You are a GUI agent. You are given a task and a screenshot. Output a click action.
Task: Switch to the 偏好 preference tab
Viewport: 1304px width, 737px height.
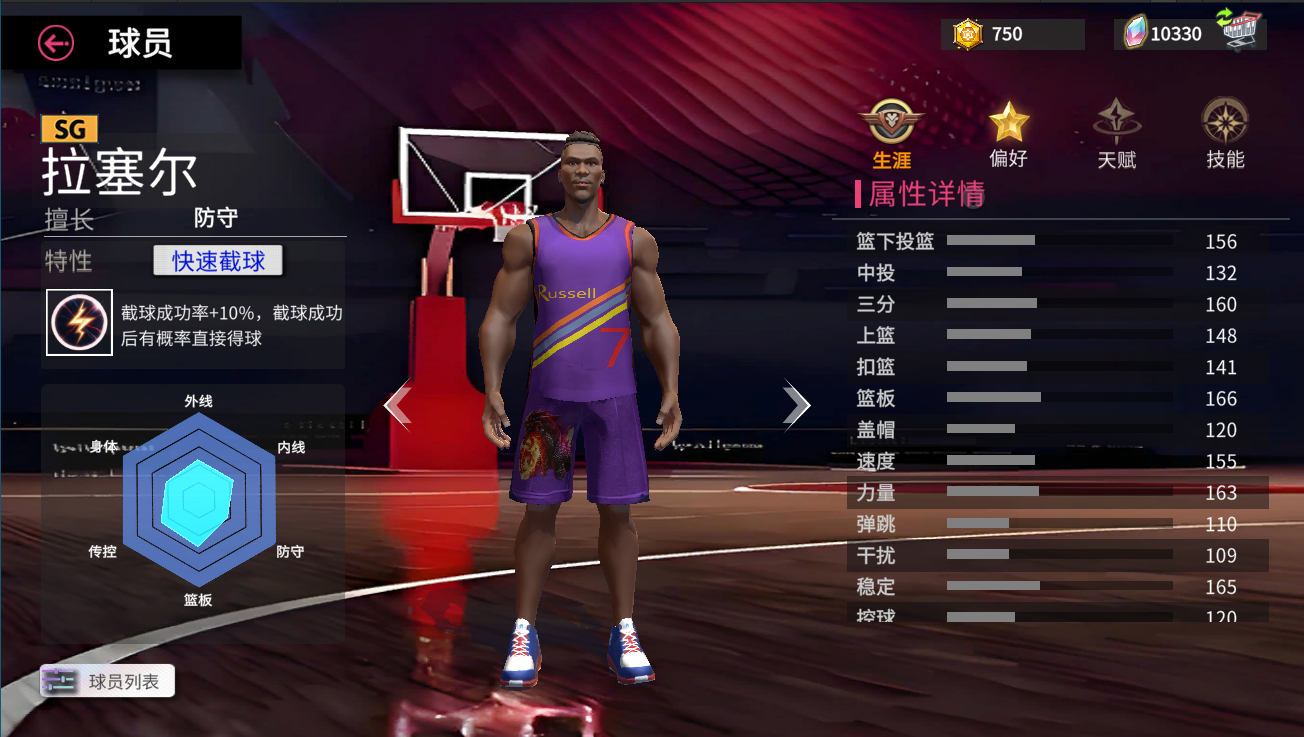(x=1008, y=135)
